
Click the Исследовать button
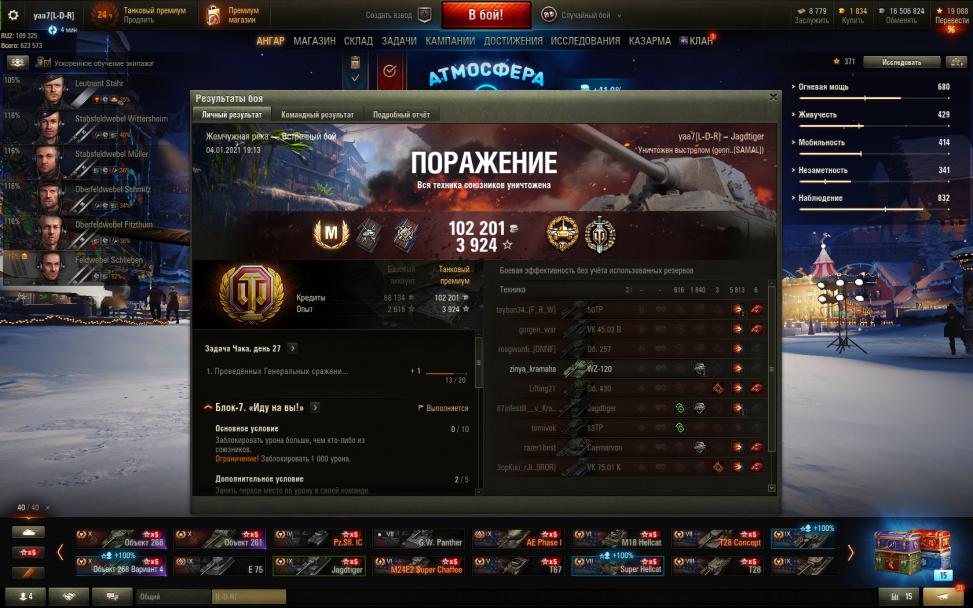[901, 62]
